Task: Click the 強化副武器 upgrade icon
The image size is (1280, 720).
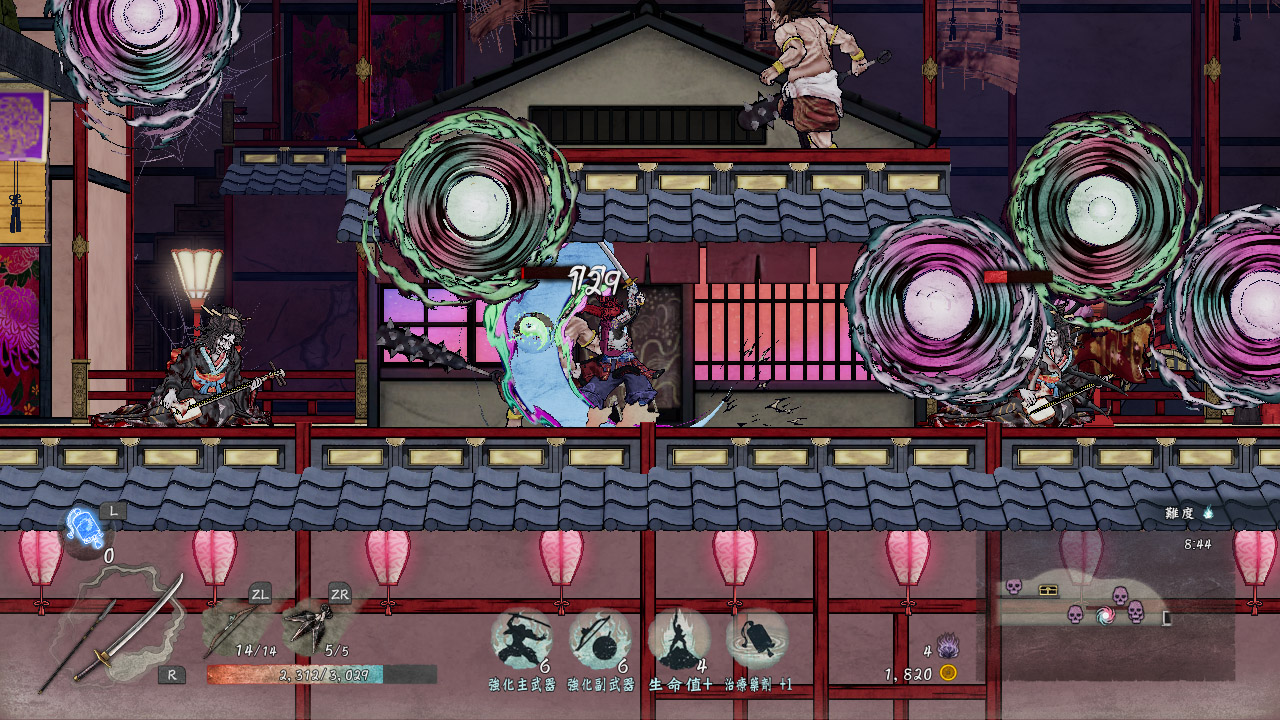Action: (x=599, y=639)
